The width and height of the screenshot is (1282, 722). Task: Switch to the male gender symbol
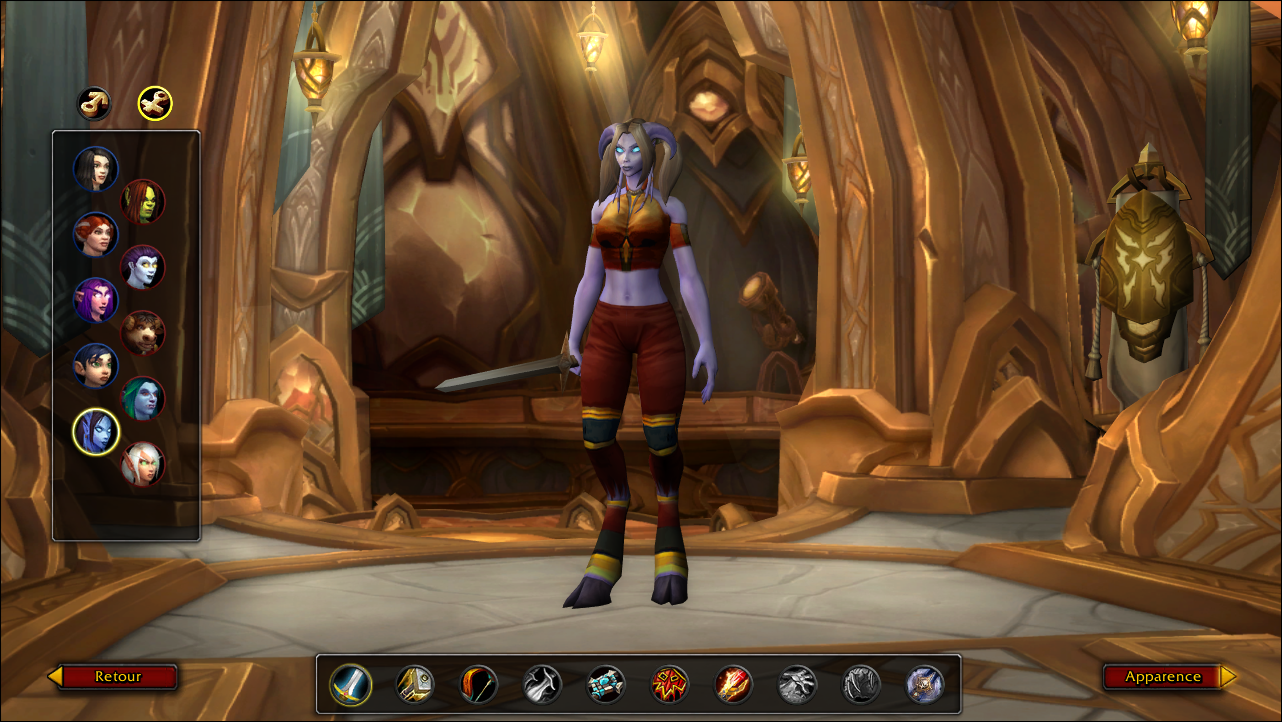pyautogui.click(x=95, y=103)
